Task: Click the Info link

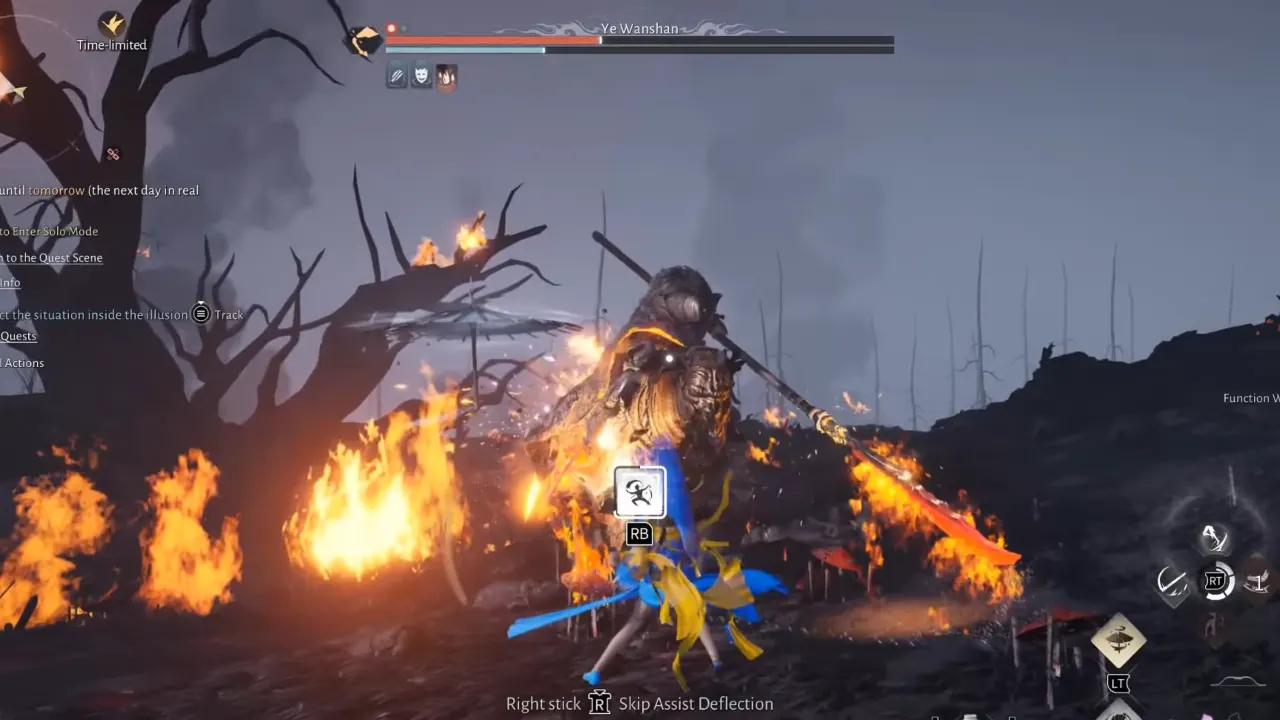Action: point(9,283)
